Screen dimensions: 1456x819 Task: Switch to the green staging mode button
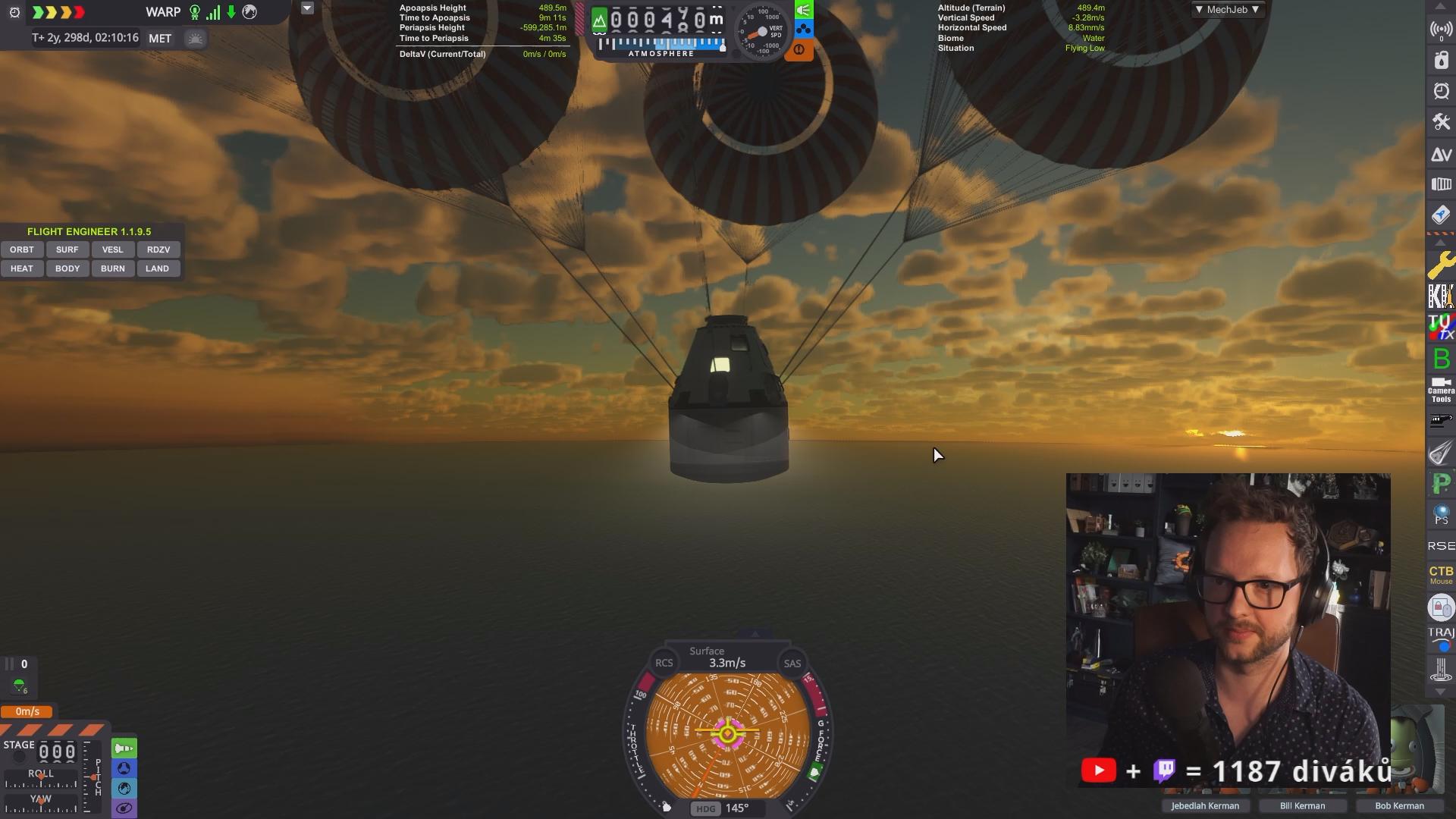(124, 748)
